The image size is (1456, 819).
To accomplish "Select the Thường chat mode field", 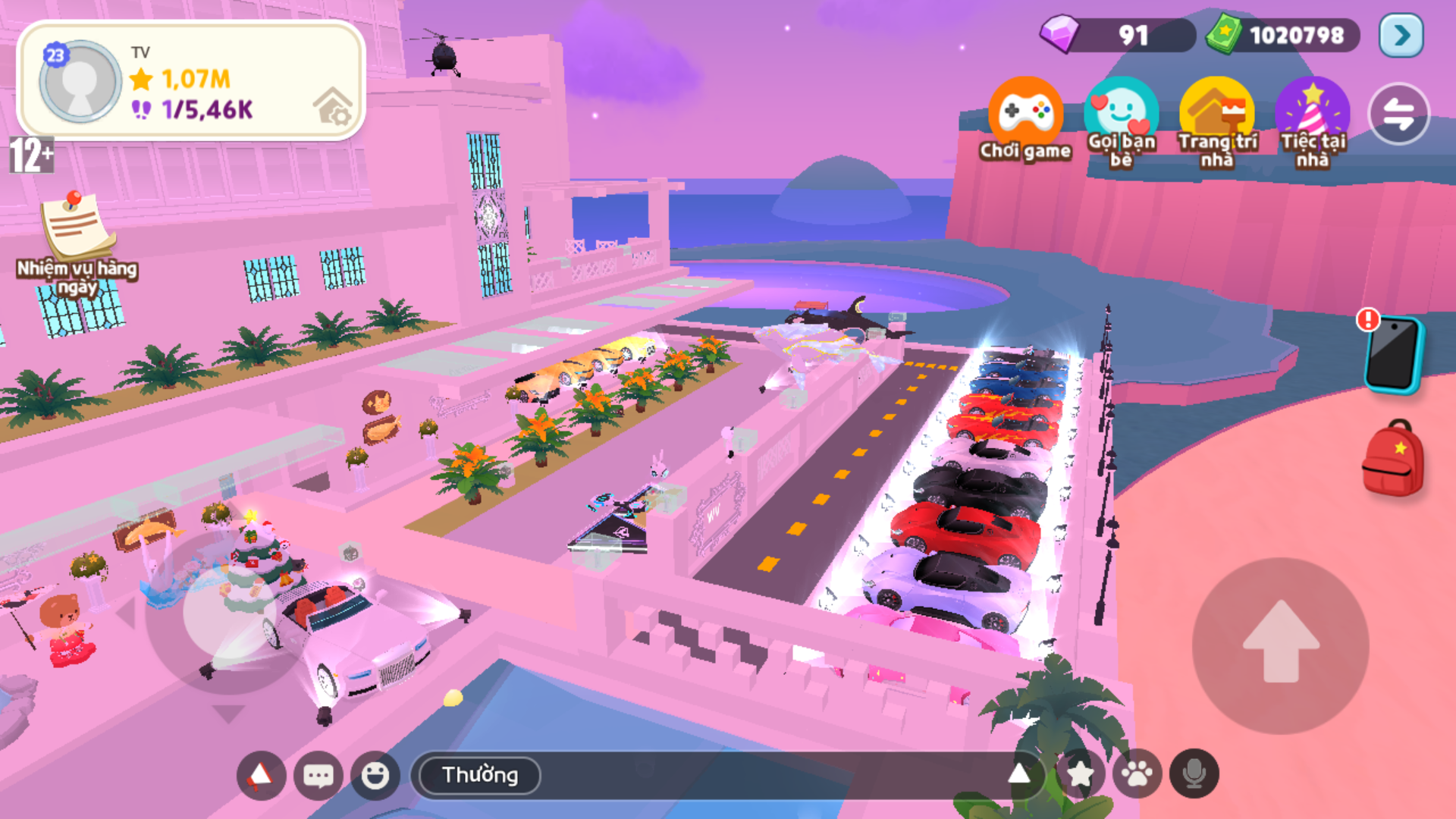I will [x=480, y=775].
